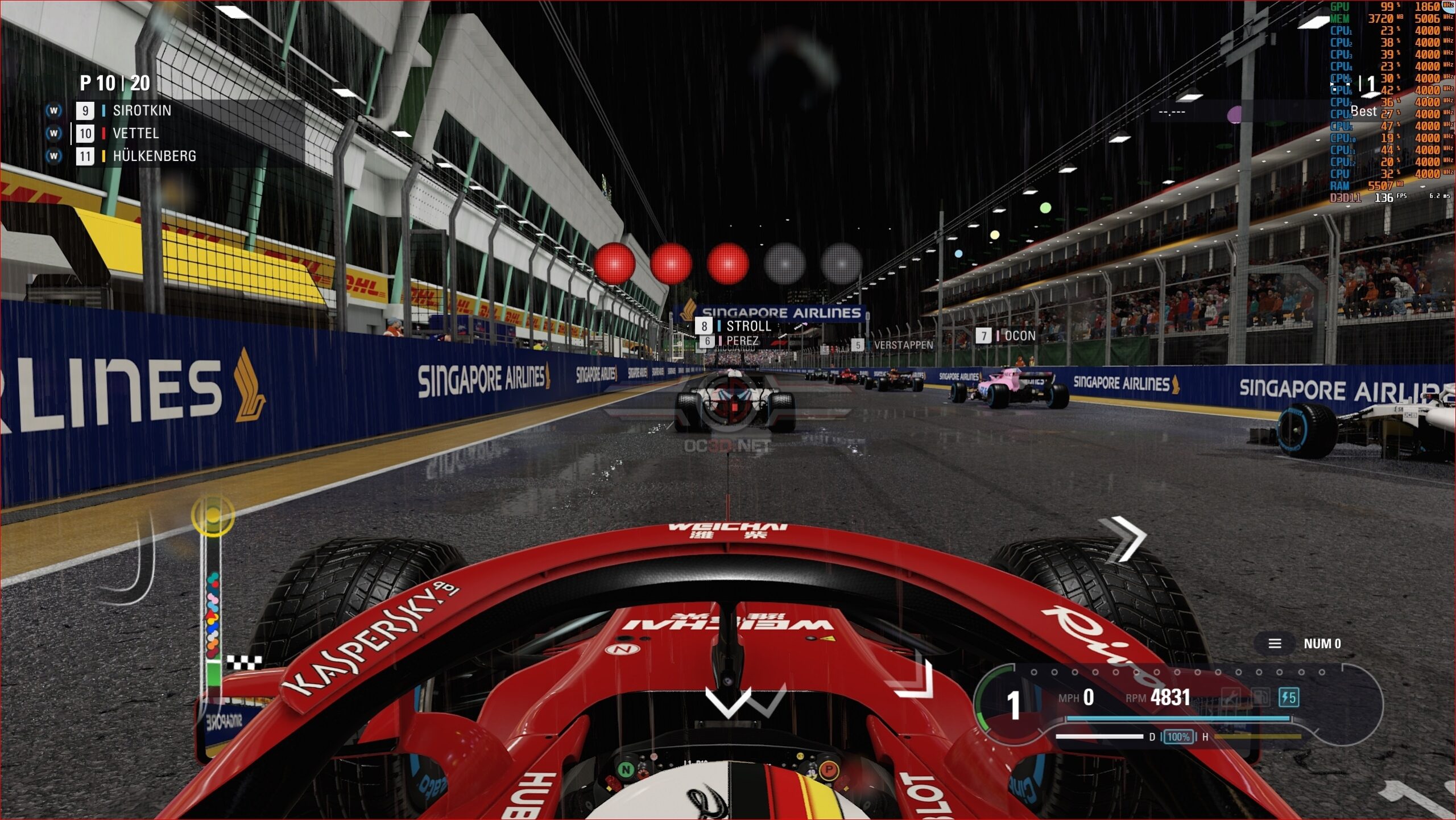Click the wrench damage indicator icon in the HUD

tap(1232, 698)
